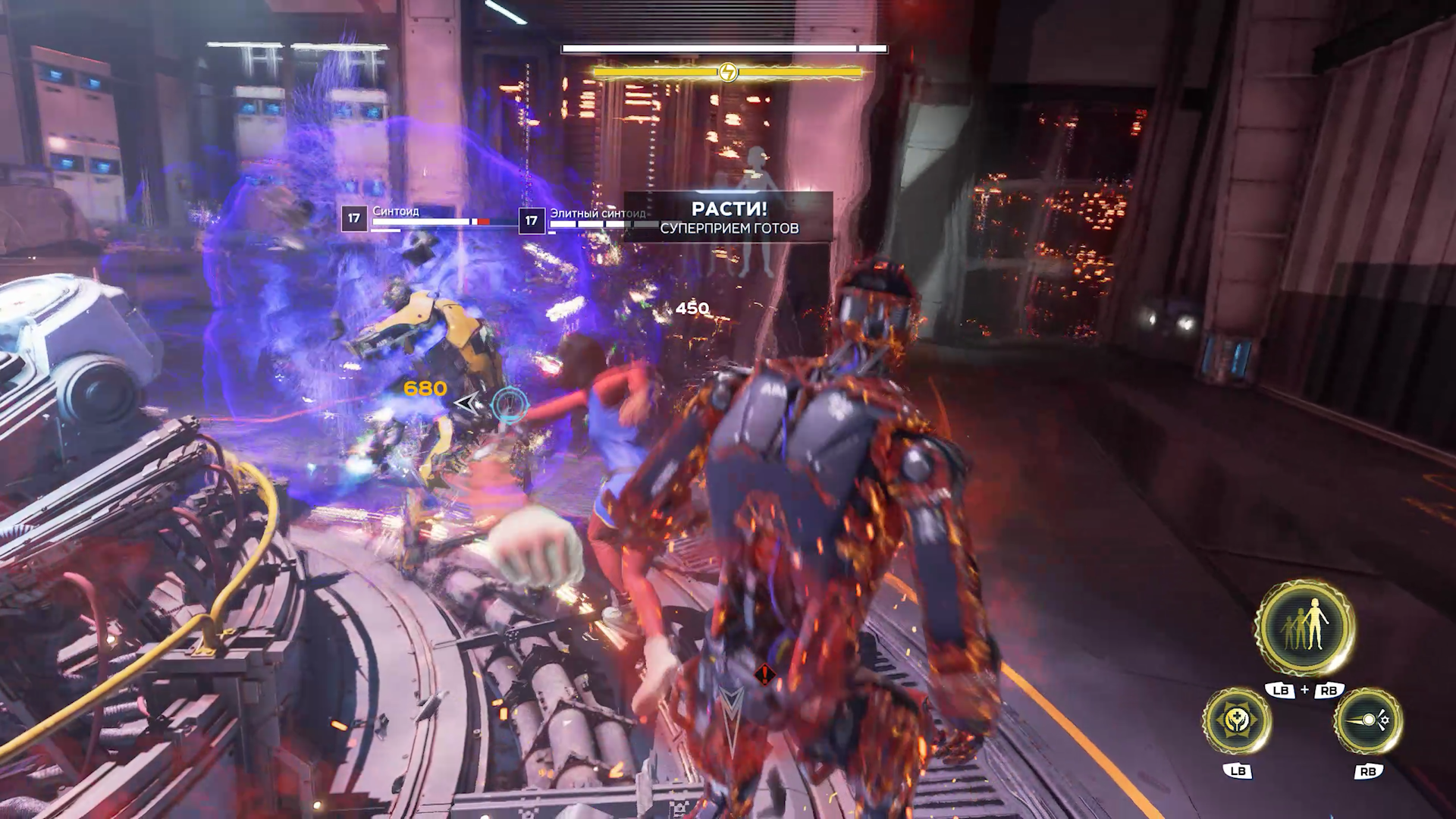
Task: Activate the Embiggen ultimate ability icon
Action: pyautogui.click(x=1304, y=628)
